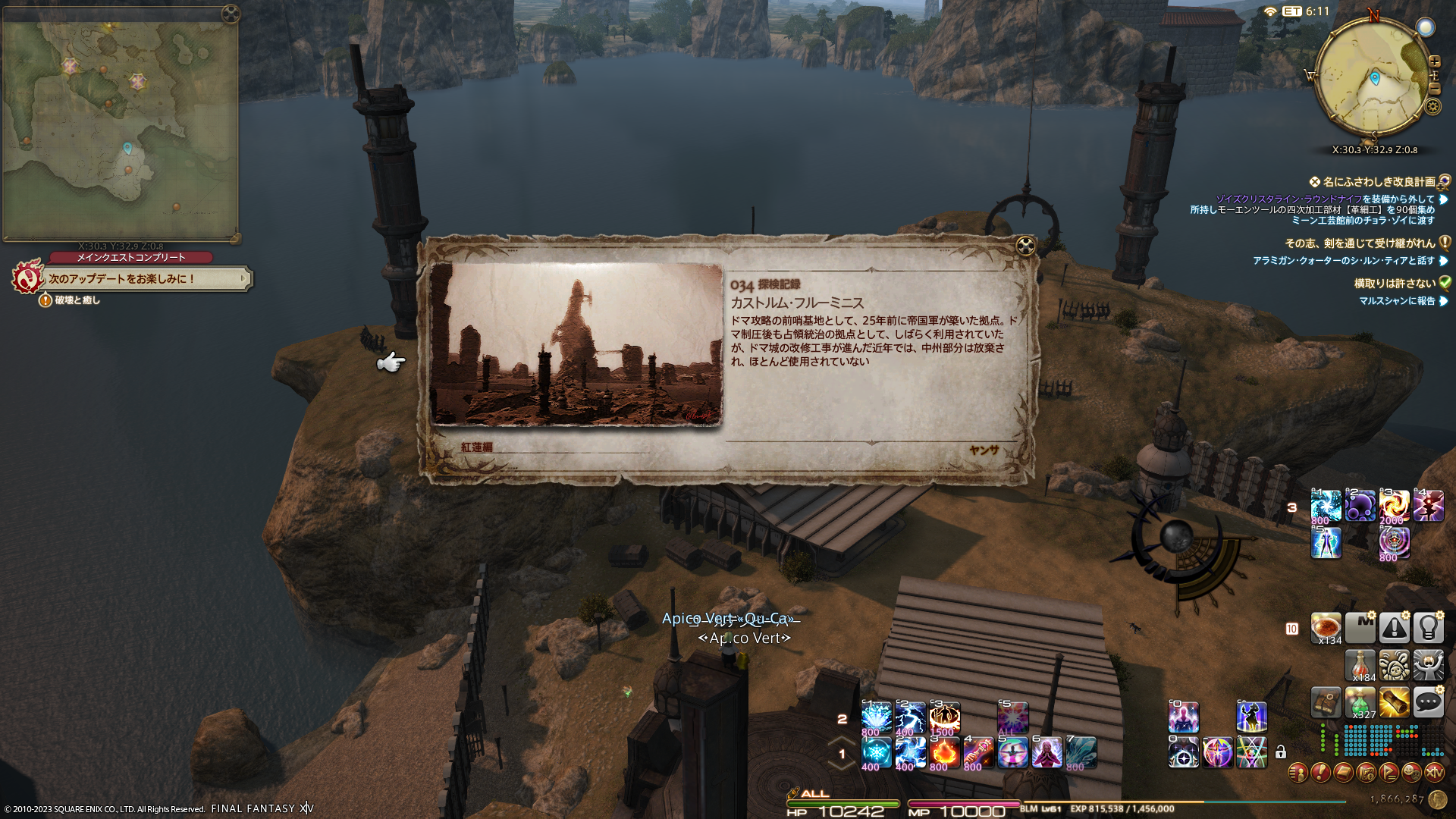Use the green potion stack x327

[1360, 703]
